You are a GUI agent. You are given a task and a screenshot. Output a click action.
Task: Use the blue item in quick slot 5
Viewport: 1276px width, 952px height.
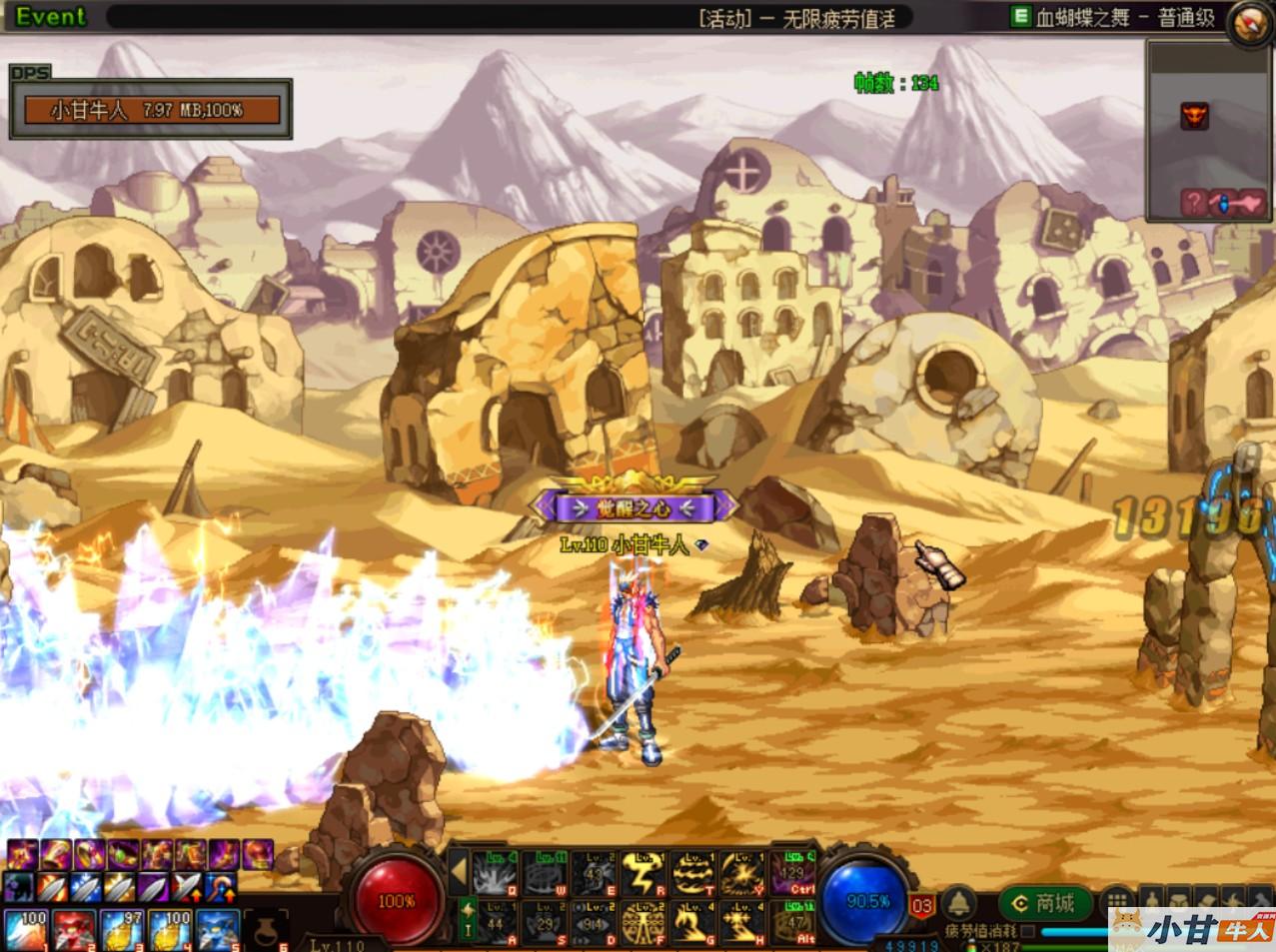[219, 930]
